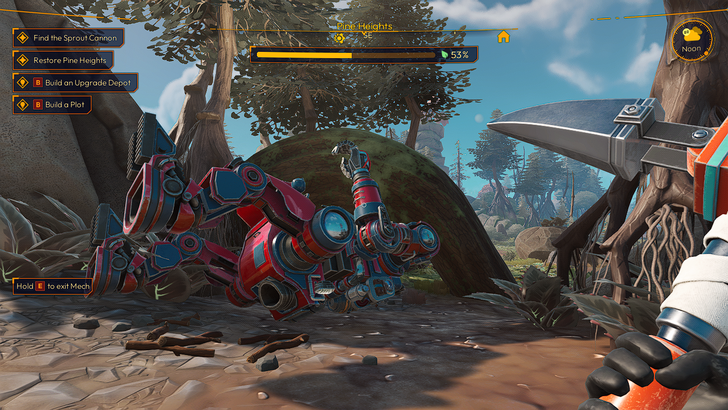The width and height of the screenshot is (728, 410).
Task: Select the Build a Plot objective
Action: [x=59, y=104]
